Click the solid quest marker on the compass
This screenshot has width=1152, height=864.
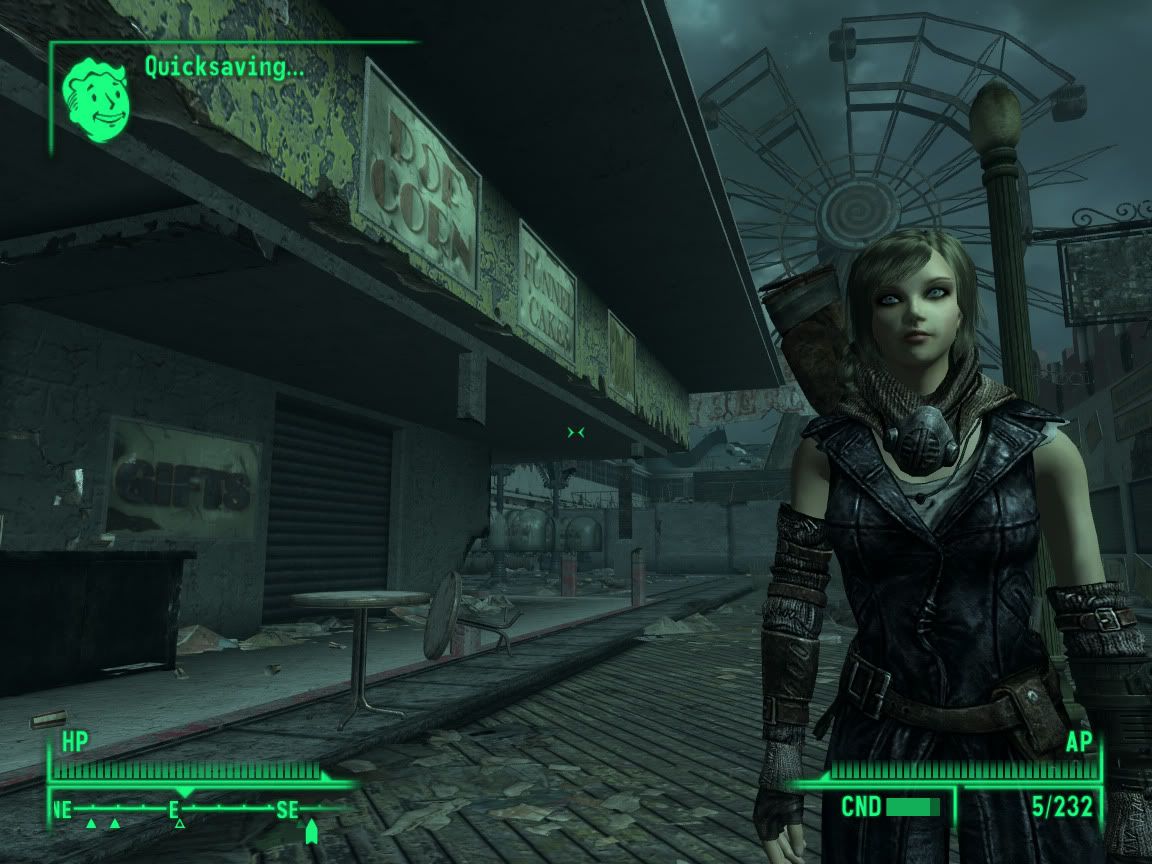pyautogui.click(x=311, y=831)
